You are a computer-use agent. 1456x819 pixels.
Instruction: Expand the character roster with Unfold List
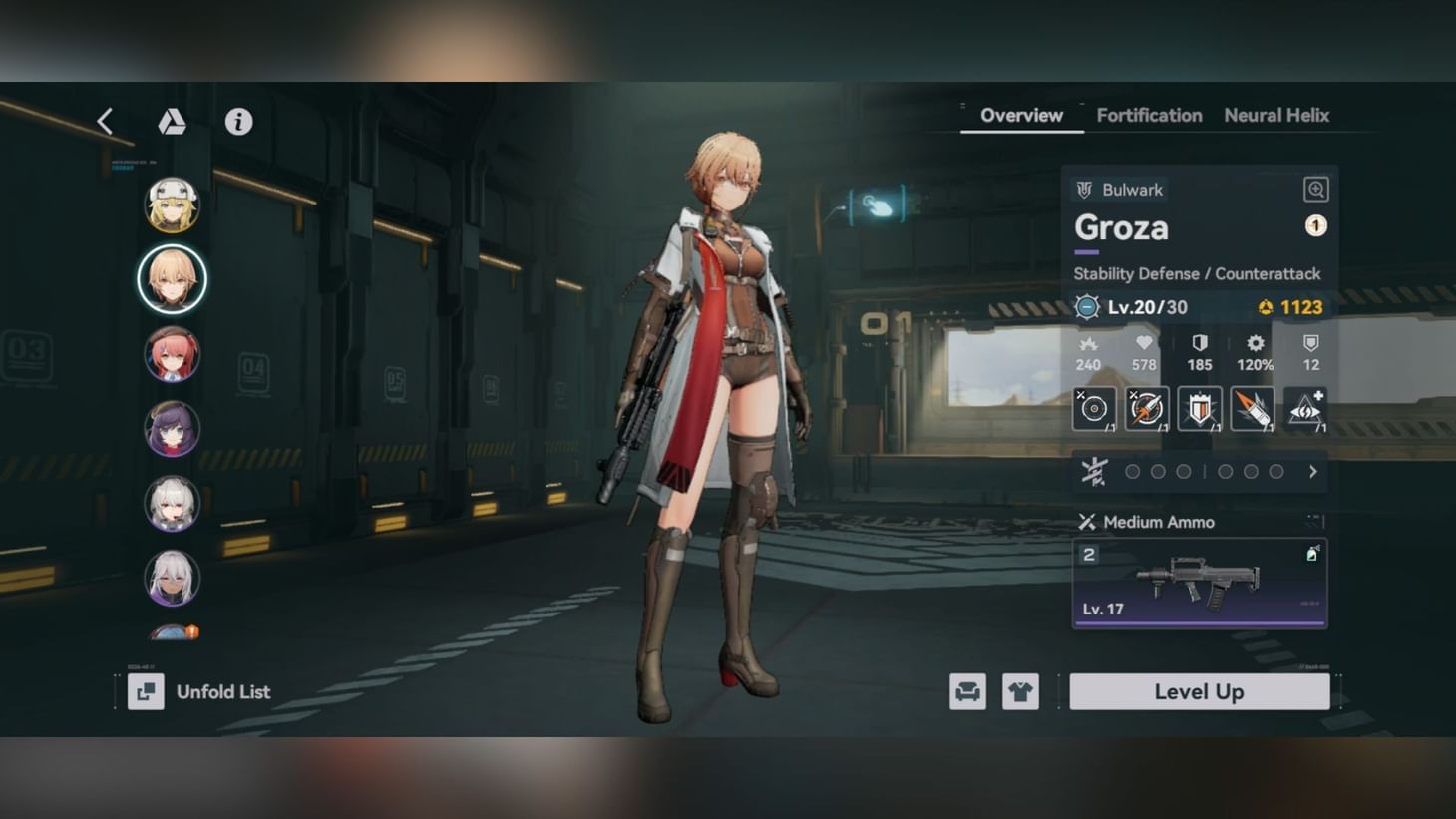click(x=198, y=691)
